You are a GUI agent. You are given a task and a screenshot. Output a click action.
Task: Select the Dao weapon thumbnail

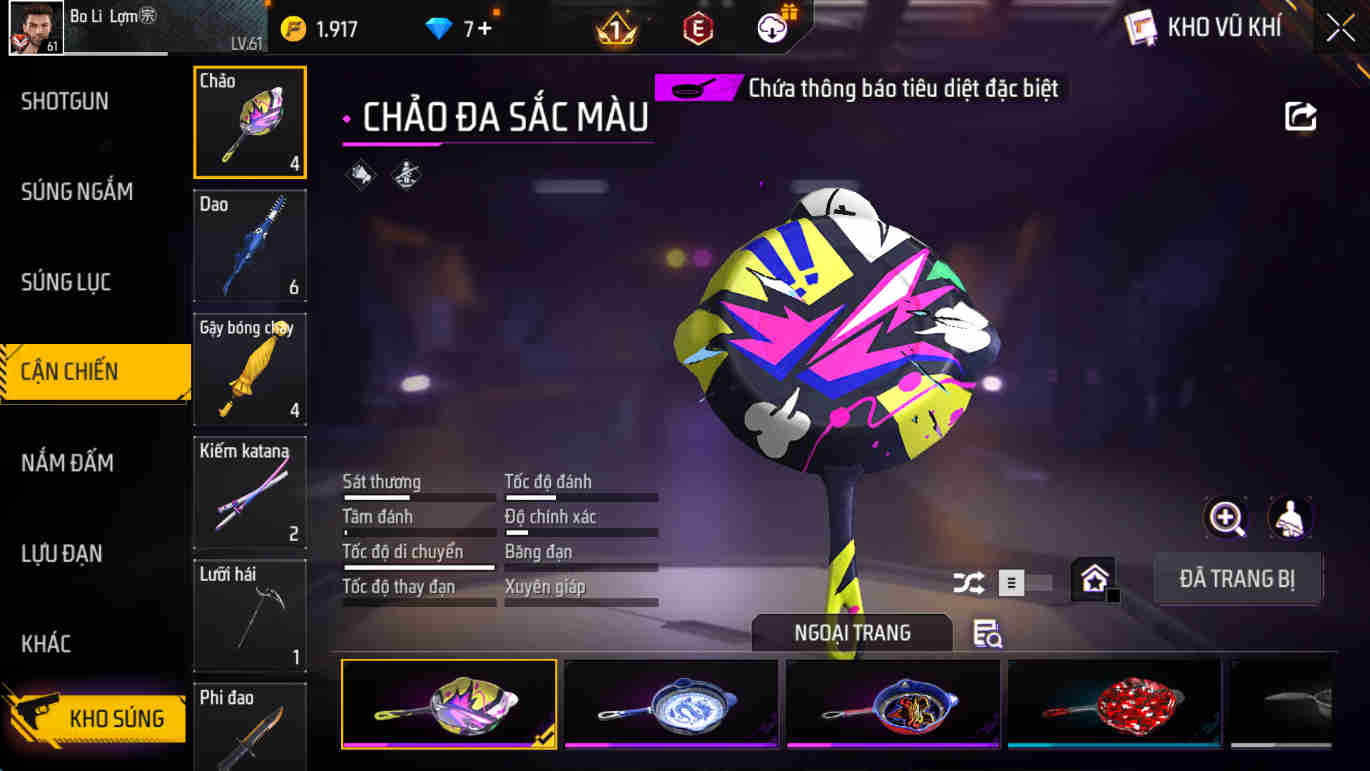249,246
